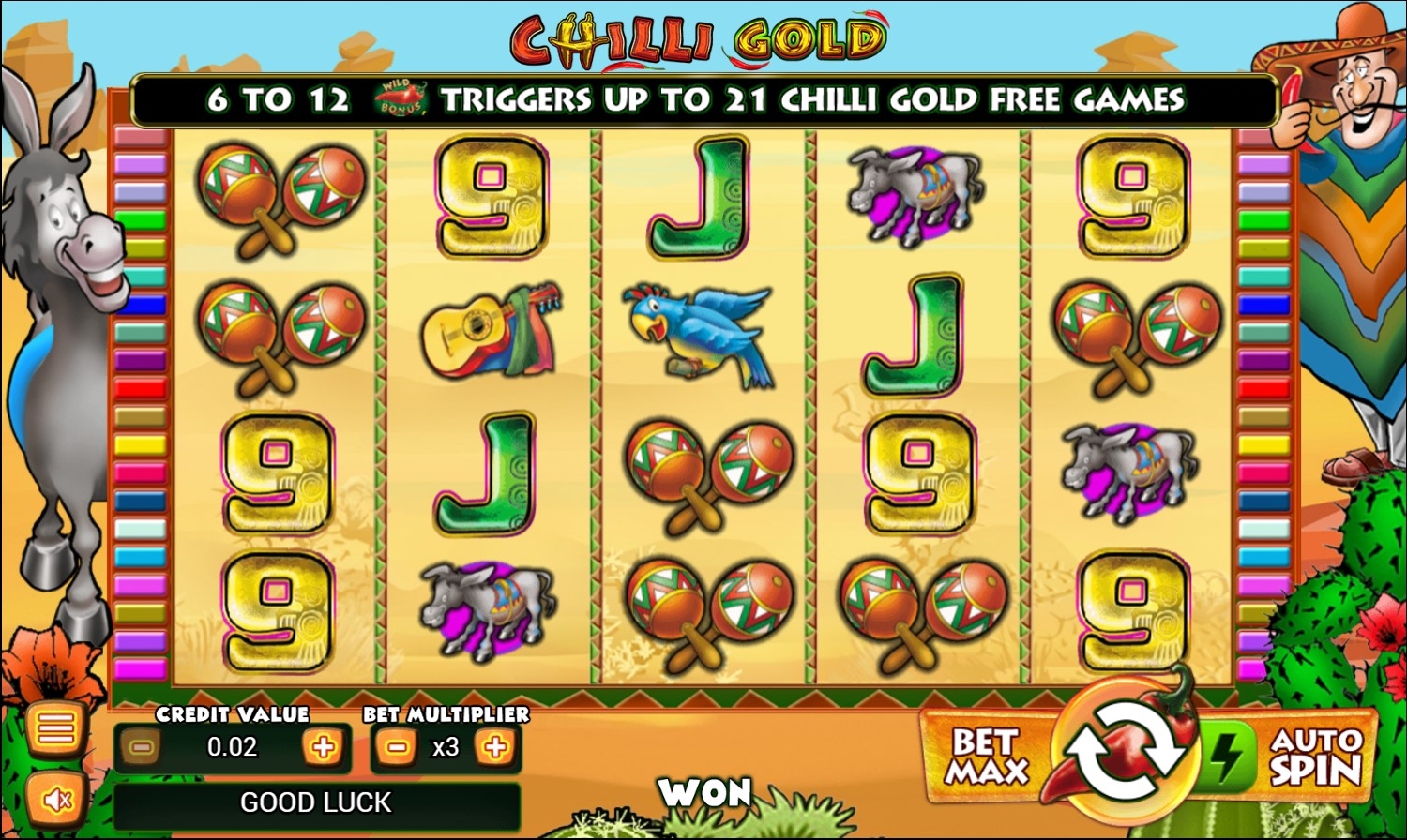Open the hamburger menu

(x=55, y=728)
